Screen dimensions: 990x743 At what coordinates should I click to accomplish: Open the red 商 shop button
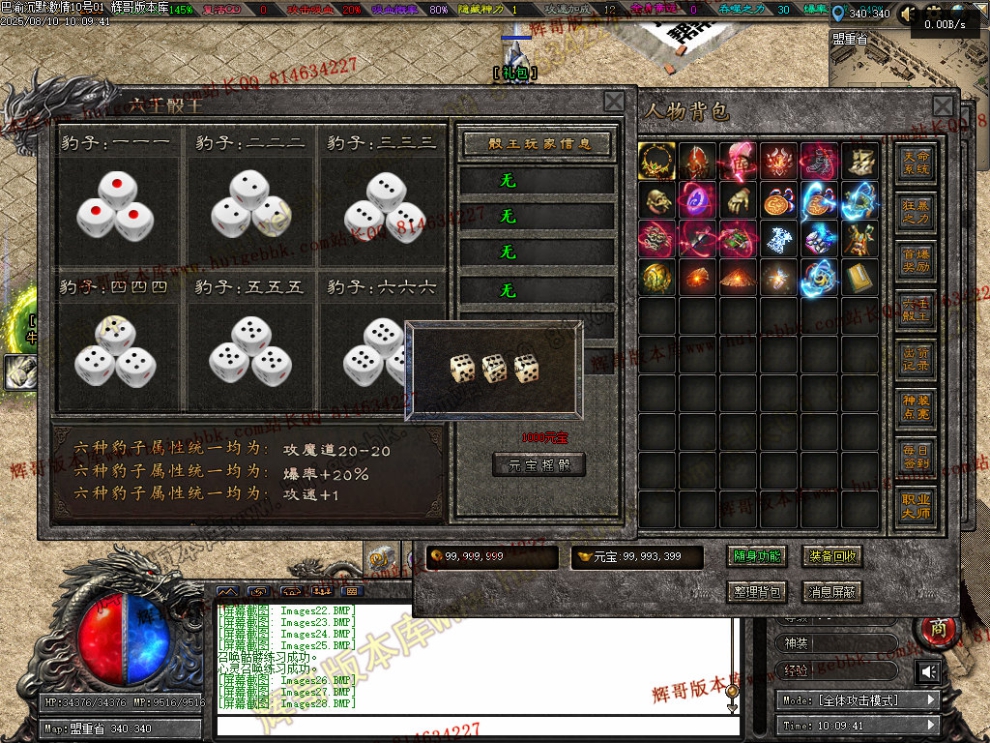[x=937, y=629]
